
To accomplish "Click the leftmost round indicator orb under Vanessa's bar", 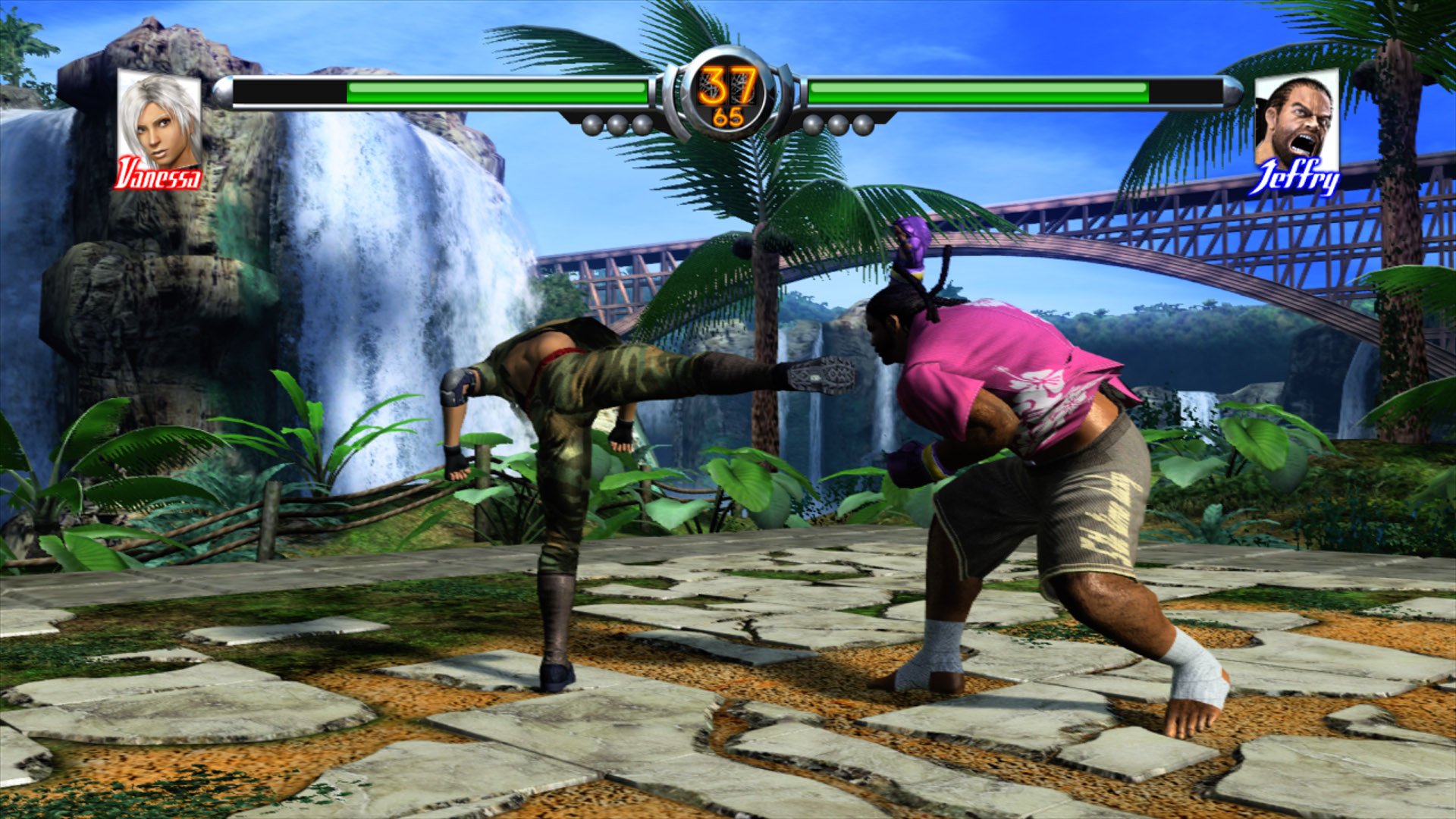I will [x=593, y=124].
